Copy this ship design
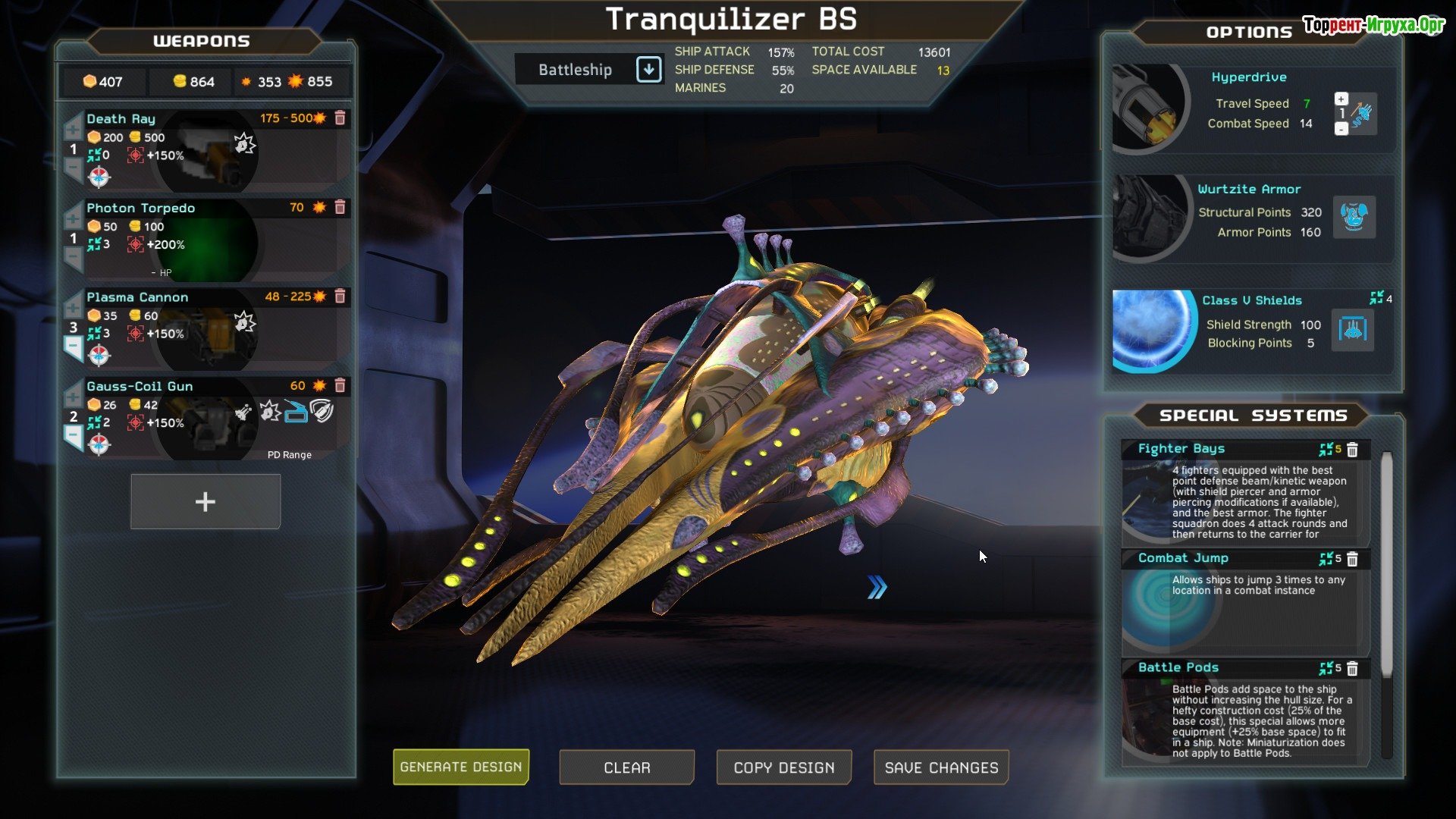 [783, 767]
